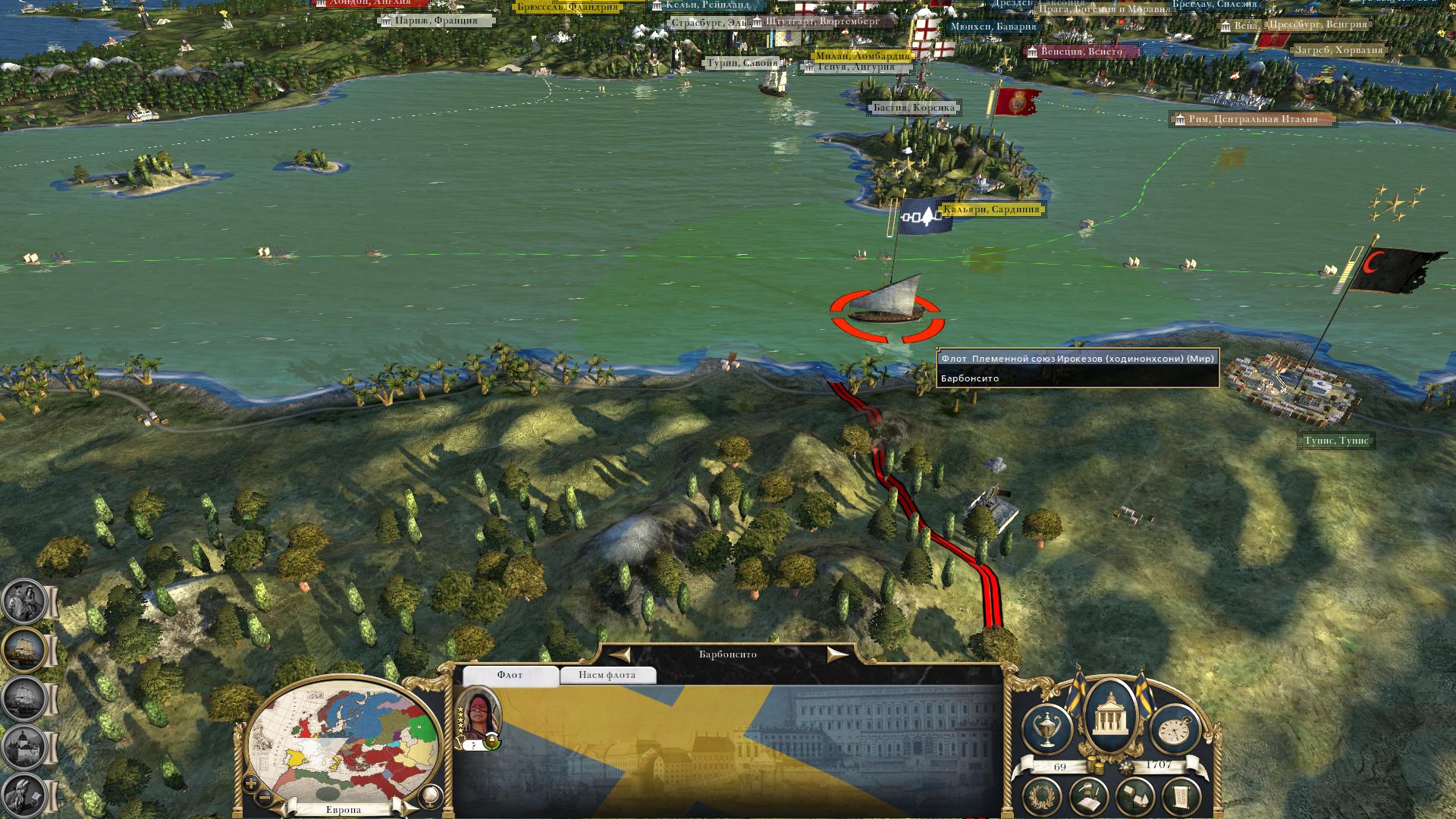Open the research and technology button

pyautogui.click(x=1089, y=798)
